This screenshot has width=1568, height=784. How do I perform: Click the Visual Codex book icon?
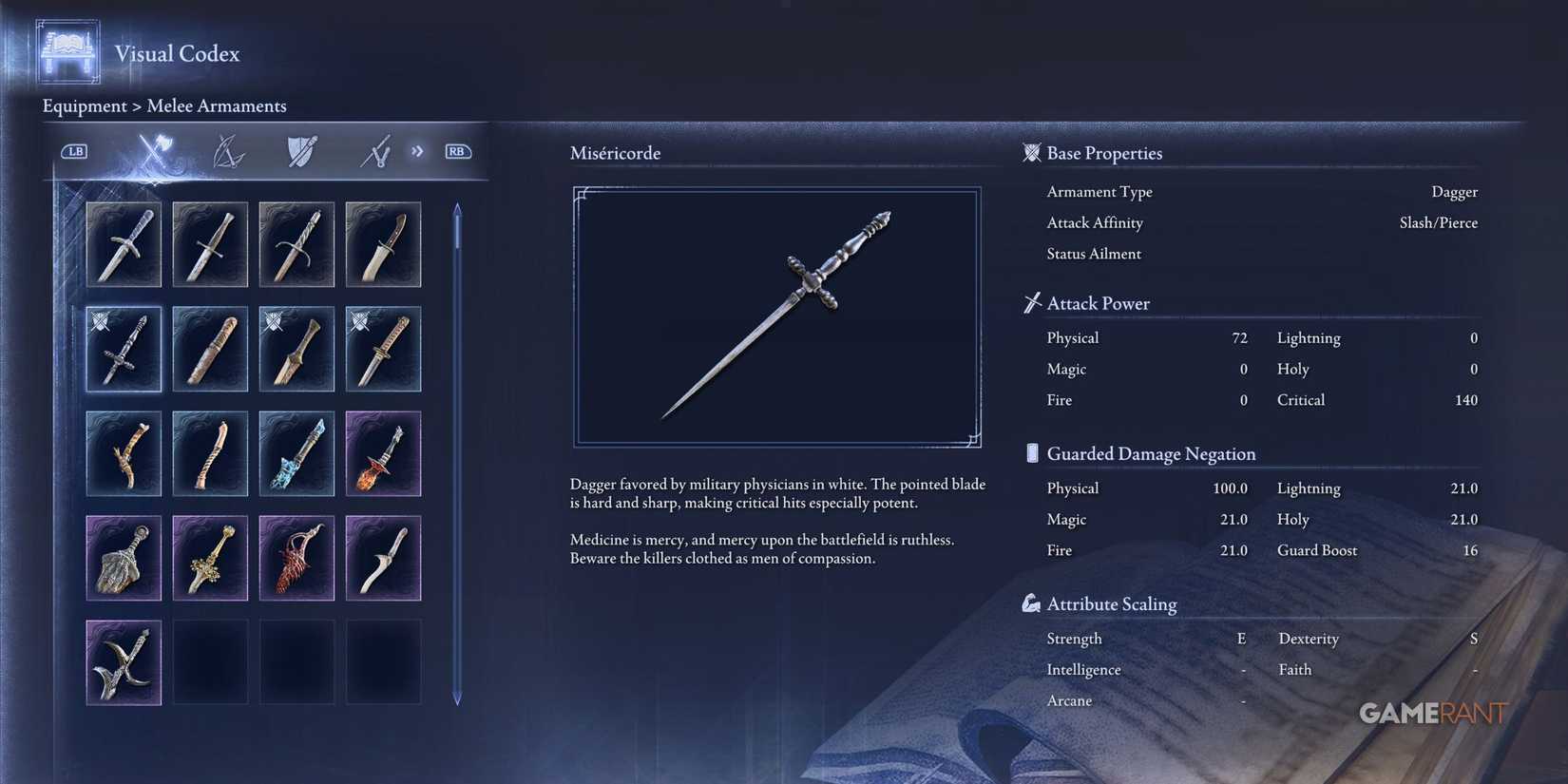click(x=65, y=52)
